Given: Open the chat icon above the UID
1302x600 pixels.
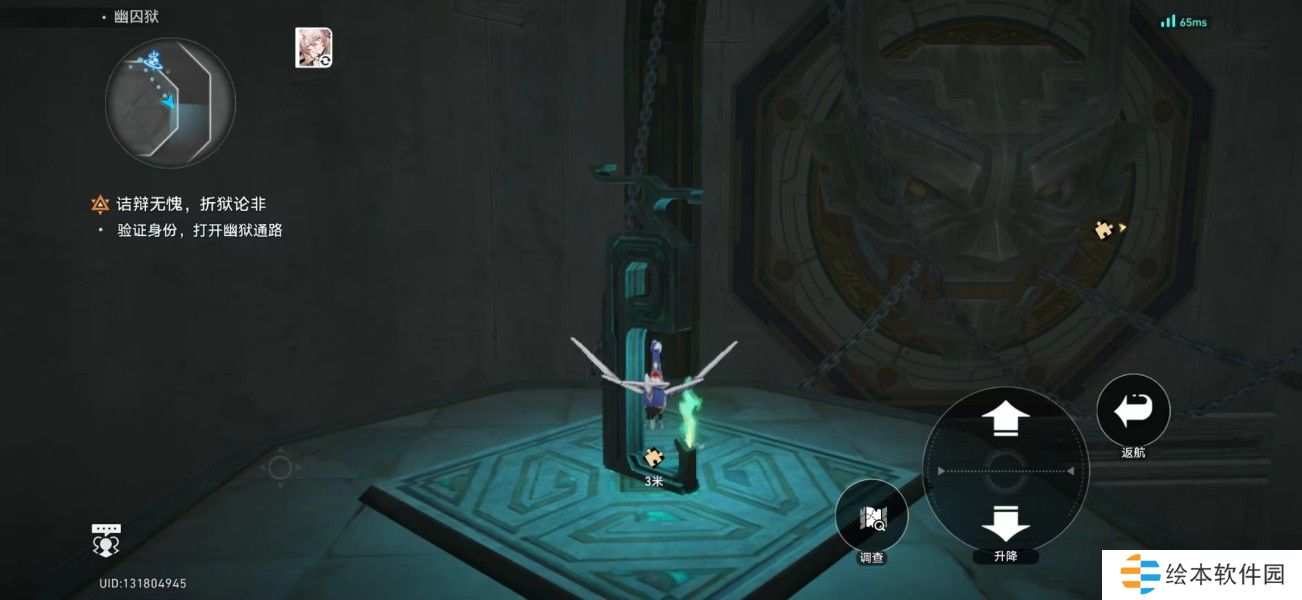Looking at the screenshot, I should pos(106,540).
